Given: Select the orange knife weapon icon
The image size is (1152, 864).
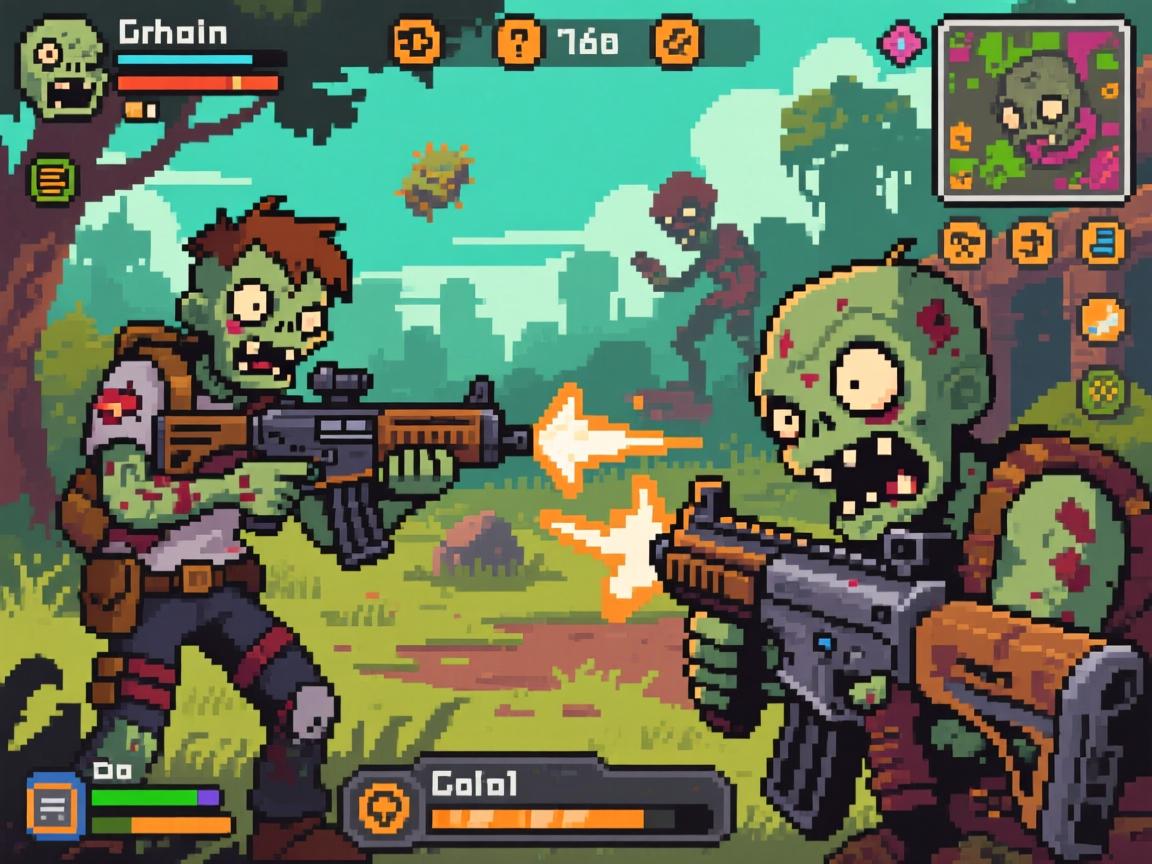Looking at the screenshot, I should click(x=1102, y=319).
